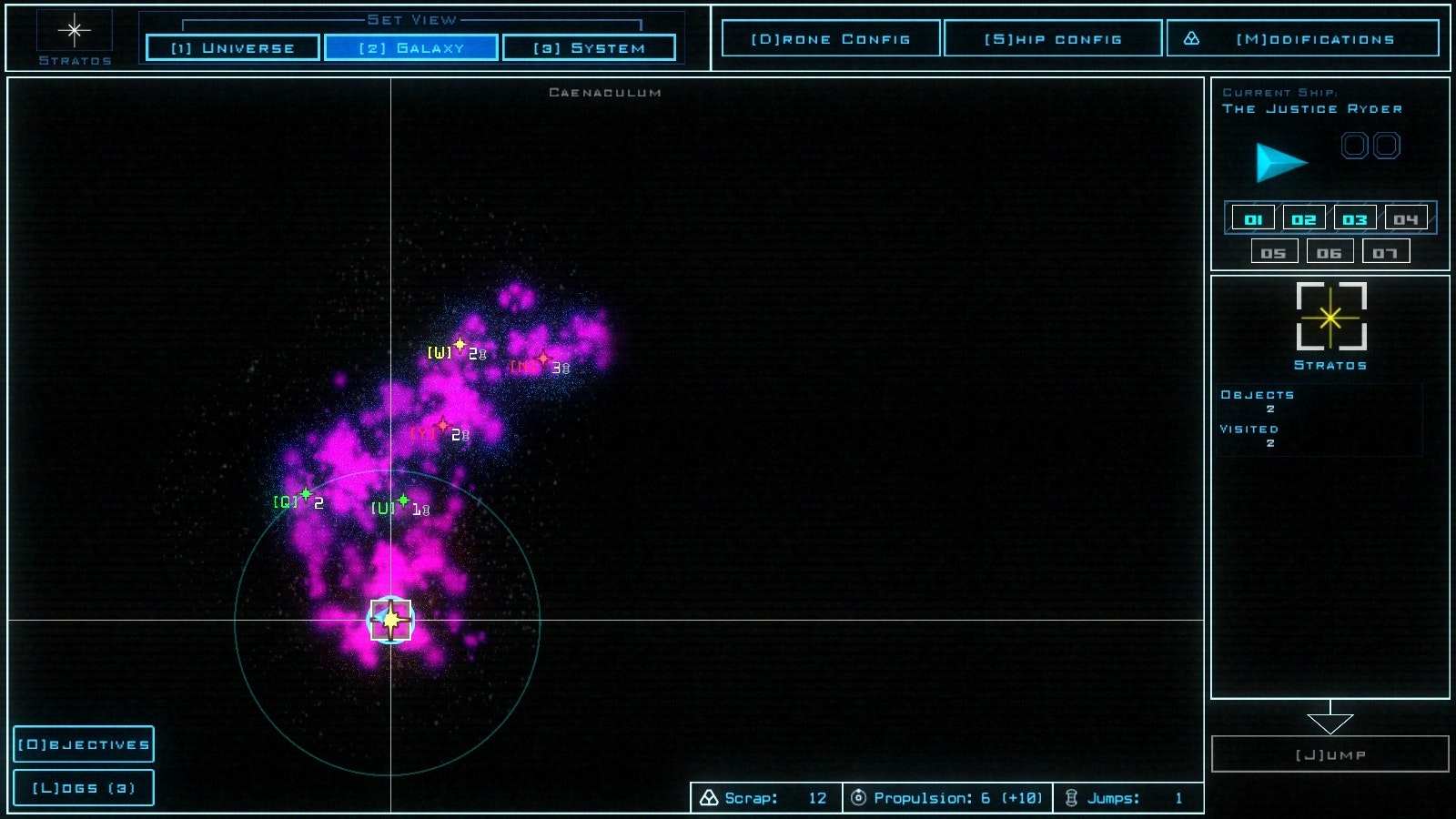Select drone slot 01
The height and width of the screenshot is (819, 1456).
pyautogui.click(x=1253, y=219)
